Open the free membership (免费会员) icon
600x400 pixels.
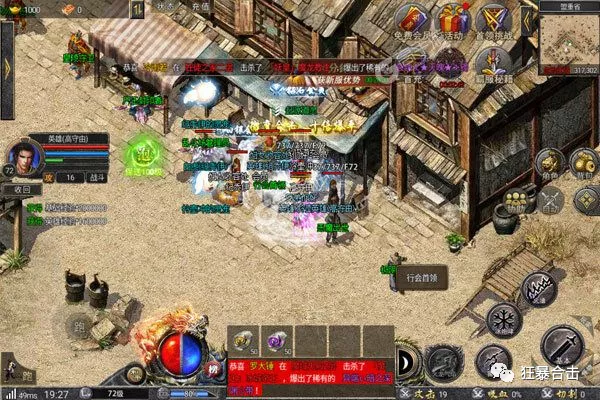[x=413, y=22]
